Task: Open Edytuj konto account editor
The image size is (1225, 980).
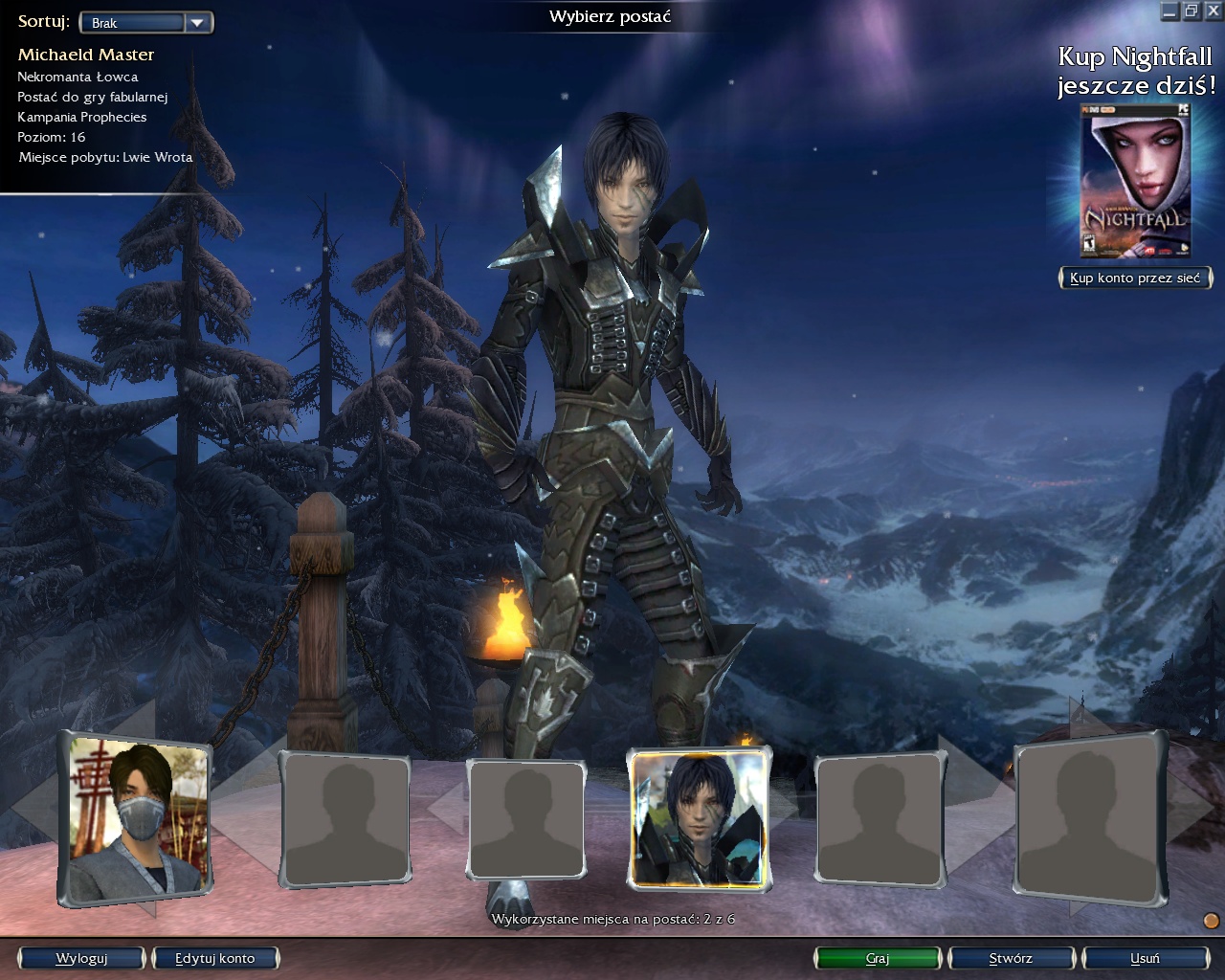Action: click(214, 958)
